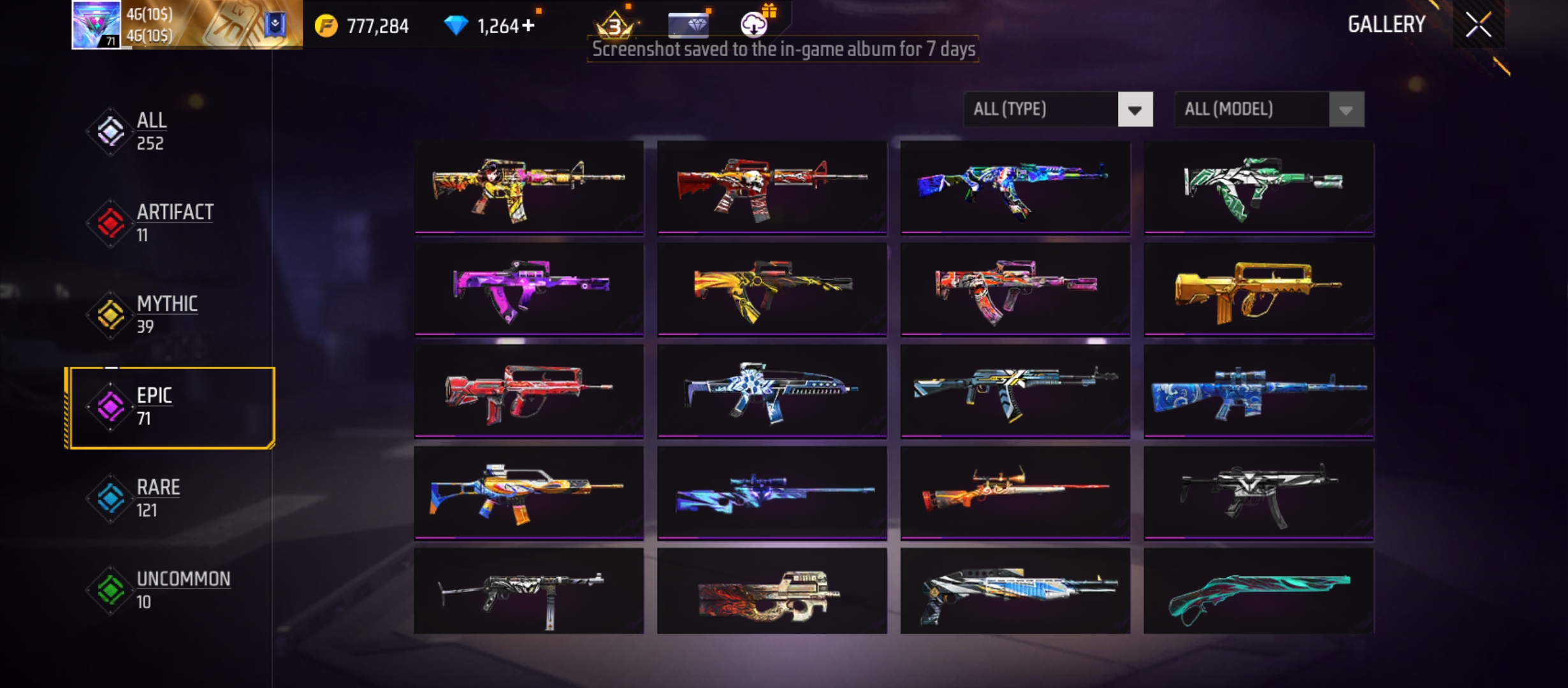The height and width of the screenshot is (688, 1568).
Task: Pick the teal sawed-off shotgun skin
Action: tap(1258, 592)
